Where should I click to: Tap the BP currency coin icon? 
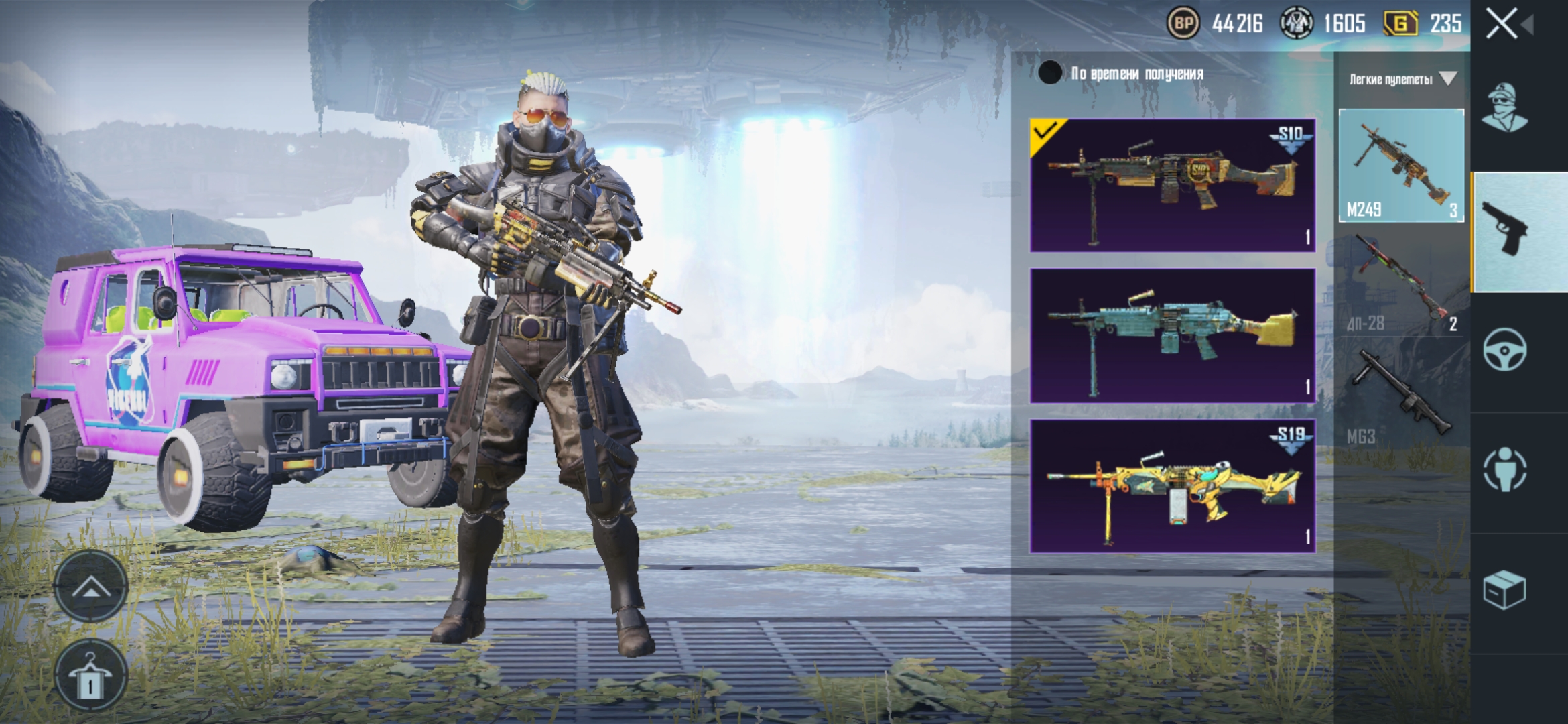1183,24
